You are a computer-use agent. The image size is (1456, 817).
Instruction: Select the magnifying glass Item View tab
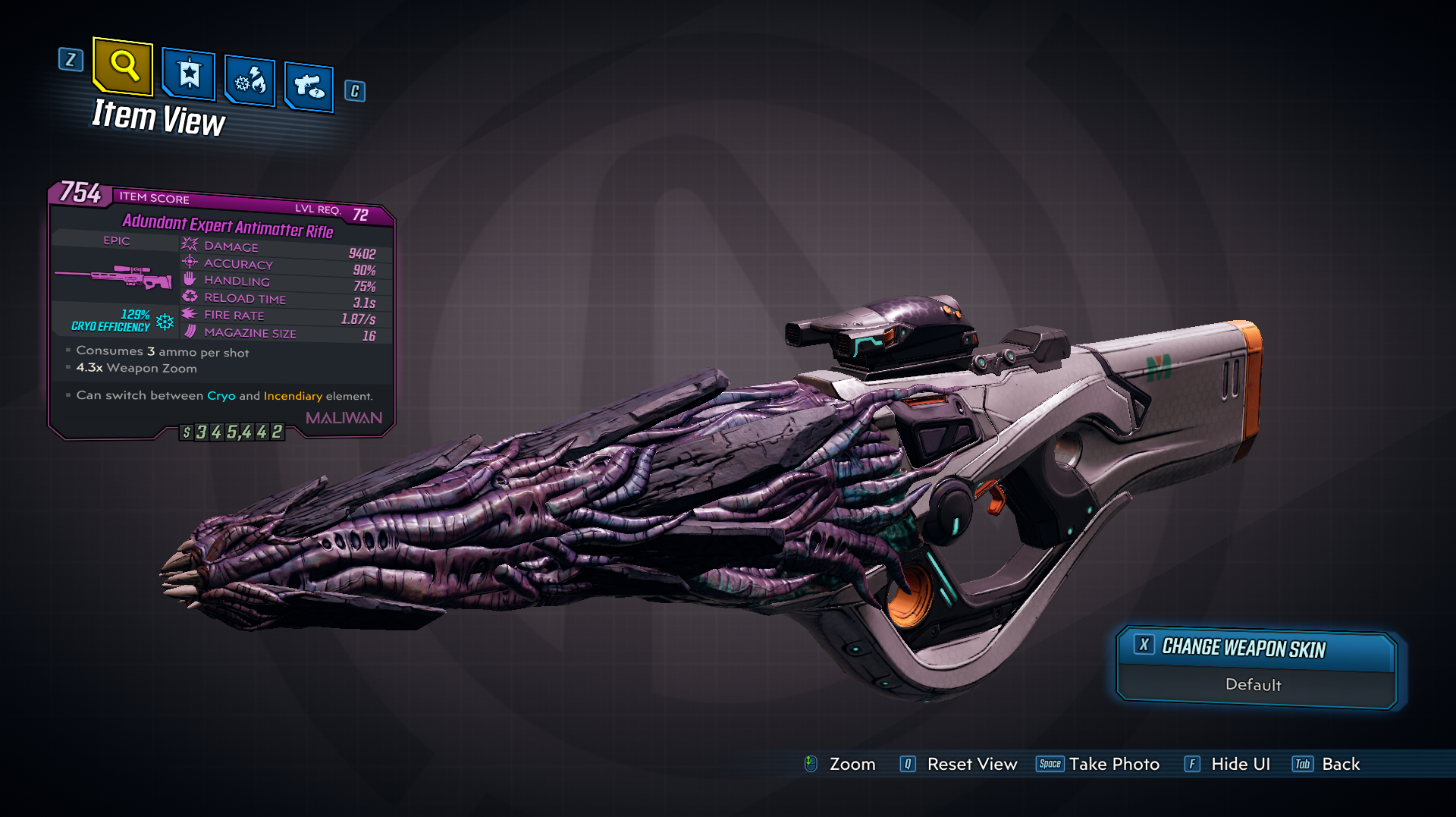point(123,67)
